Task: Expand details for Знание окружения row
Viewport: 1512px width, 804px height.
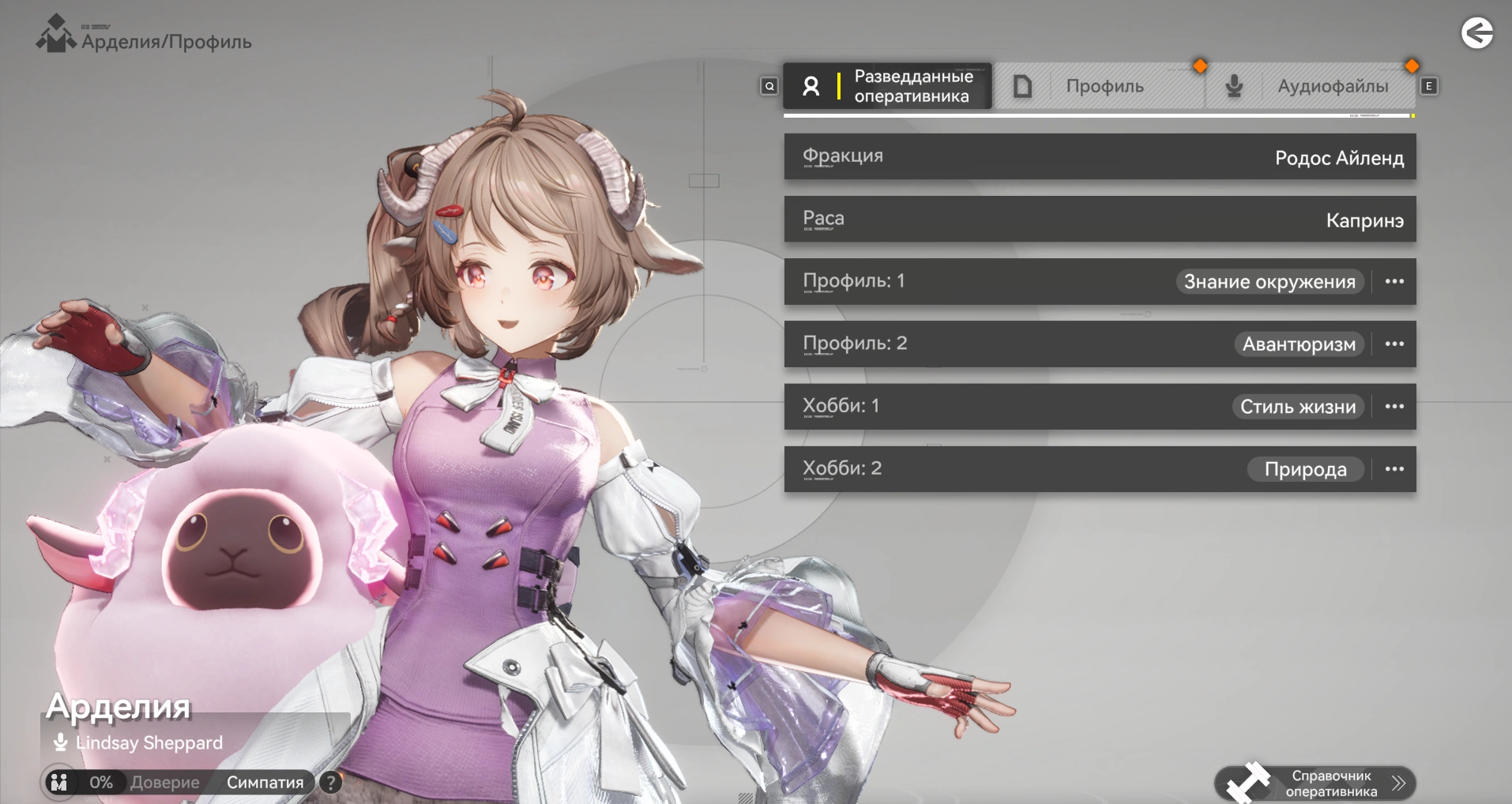Action: pyautogui.click(x=1394, y=282)
